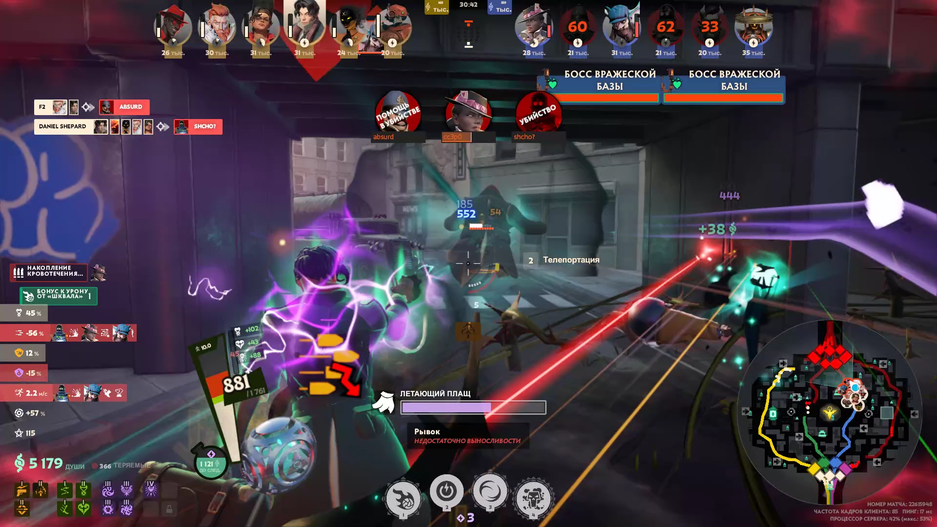Image resolution: width=937 pixels, height=527 pixels.
Task: Select the enemy portrait showing respawn timer 60
Action: click(x=577, y=27)
